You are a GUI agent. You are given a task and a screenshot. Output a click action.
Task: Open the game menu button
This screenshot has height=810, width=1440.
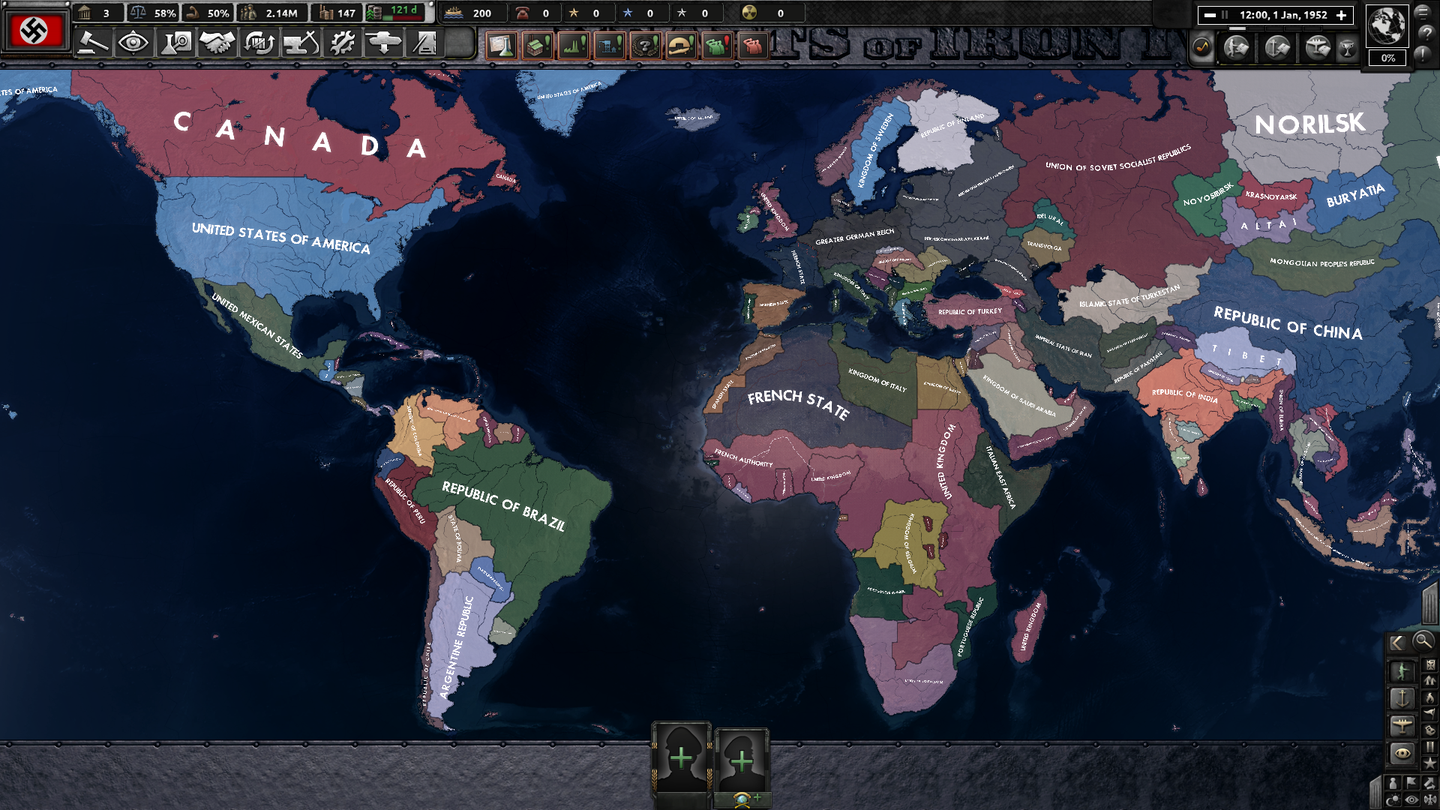click(1424, 10)
